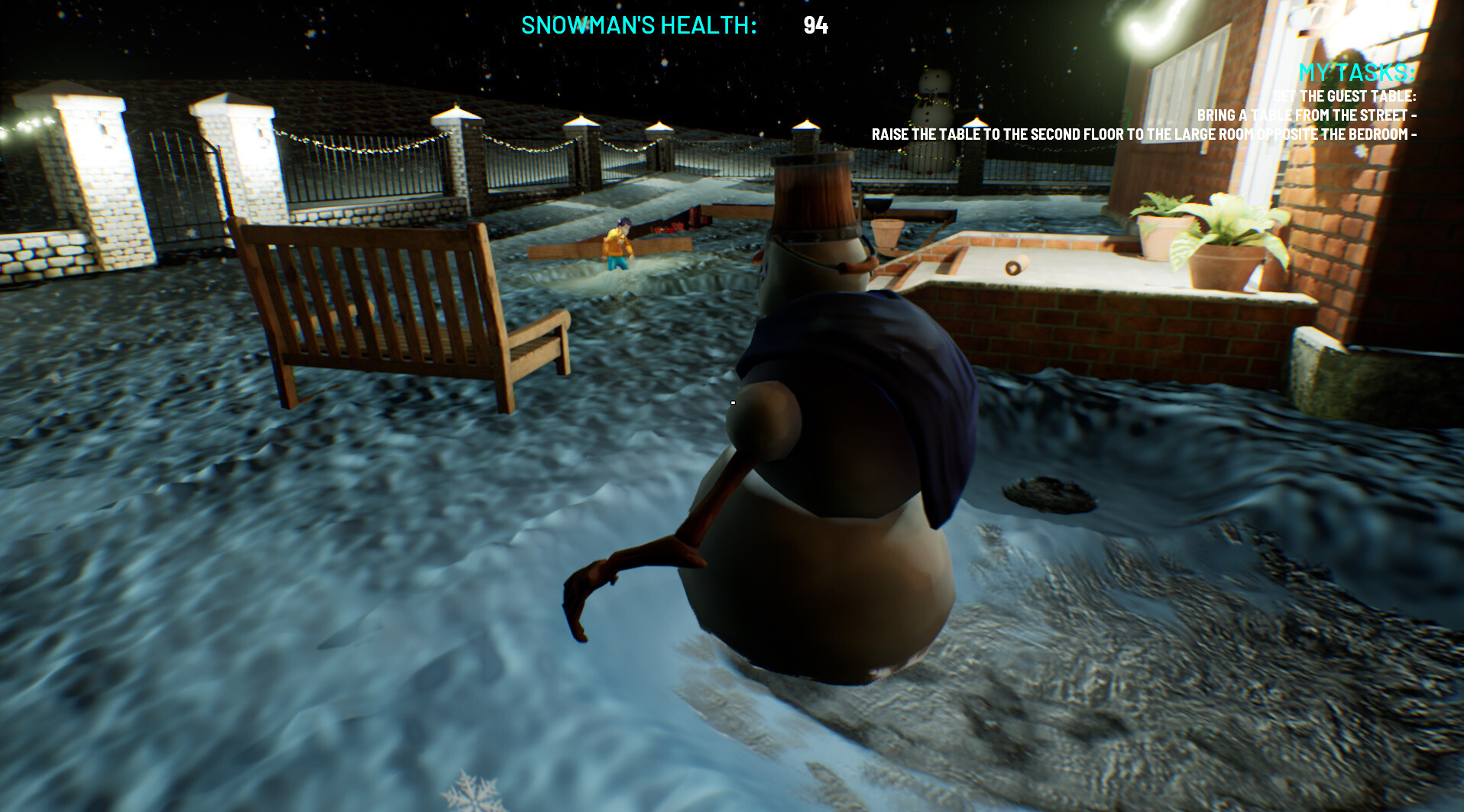Click the SNOWMAN'S HEALTH label
This screenshot has height=812, width=1464.
coord(639,25)
